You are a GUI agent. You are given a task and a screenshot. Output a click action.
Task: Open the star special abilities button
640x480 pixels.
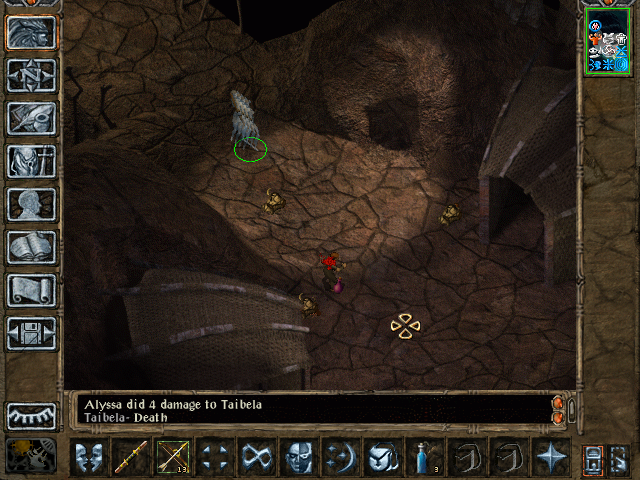(550, 457)
